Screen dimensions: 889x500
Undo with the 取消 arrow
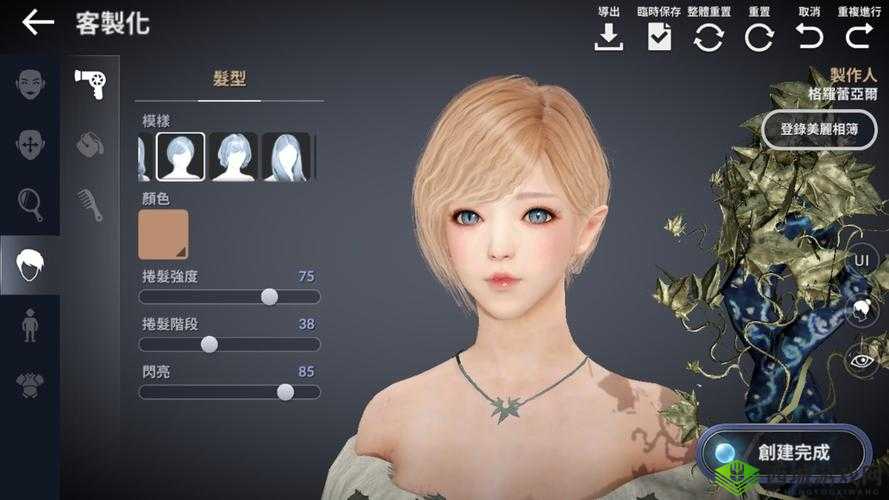click(809, 35)
